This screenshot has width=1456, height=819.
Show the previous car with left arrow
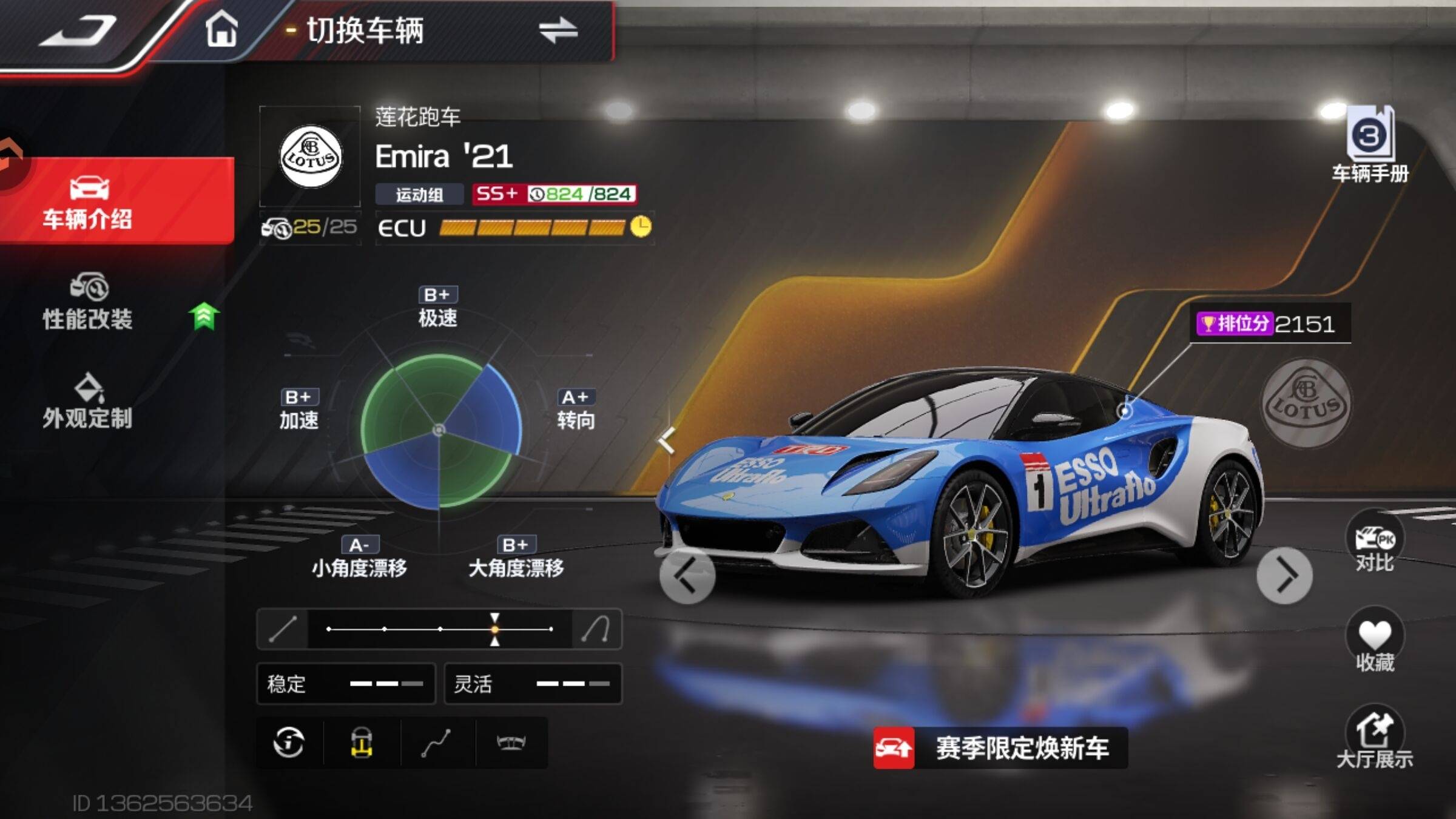tap(687, 575)
